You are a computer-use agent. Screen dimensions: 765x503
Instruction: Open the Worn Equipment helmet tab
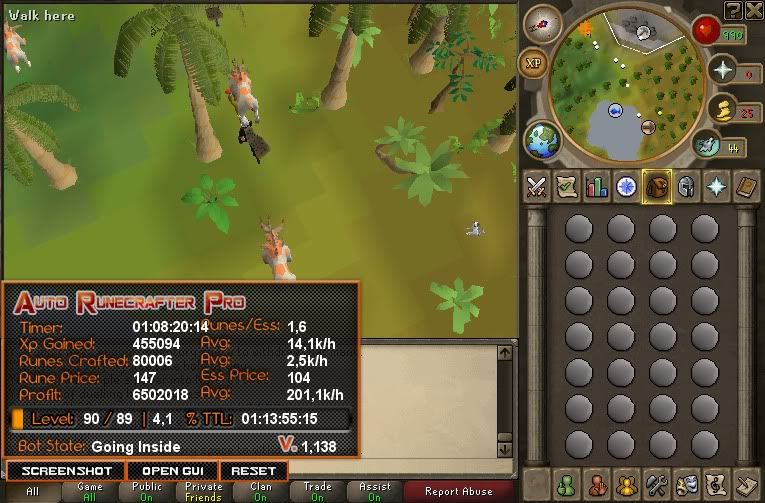687,187
